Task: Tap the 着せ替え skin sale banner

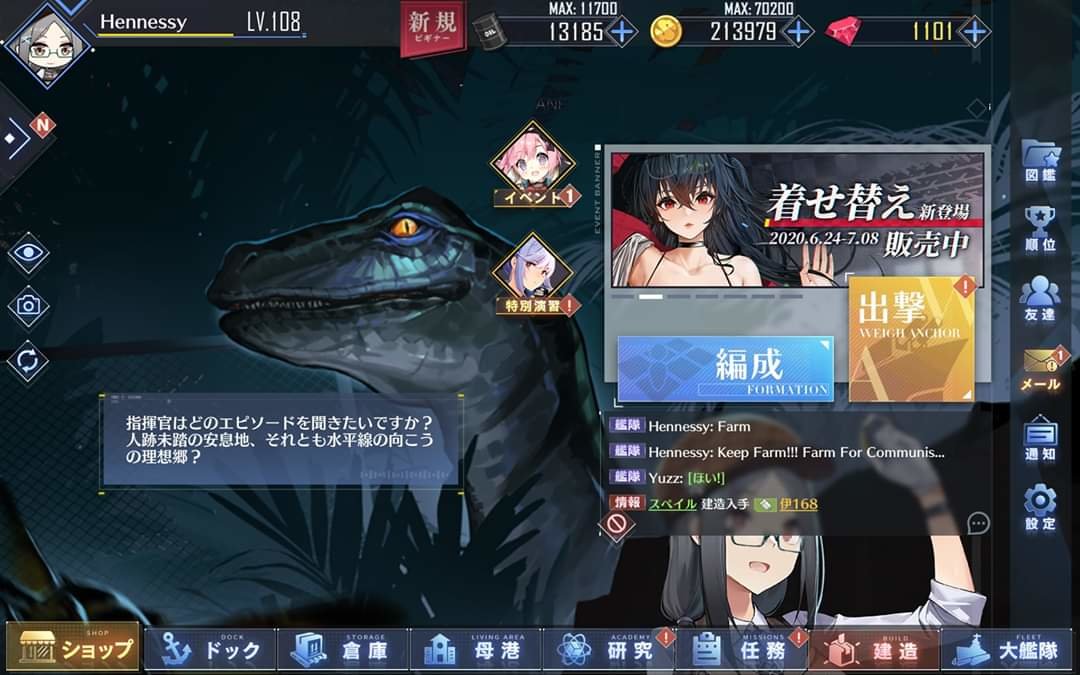Action: pos(797,220)
